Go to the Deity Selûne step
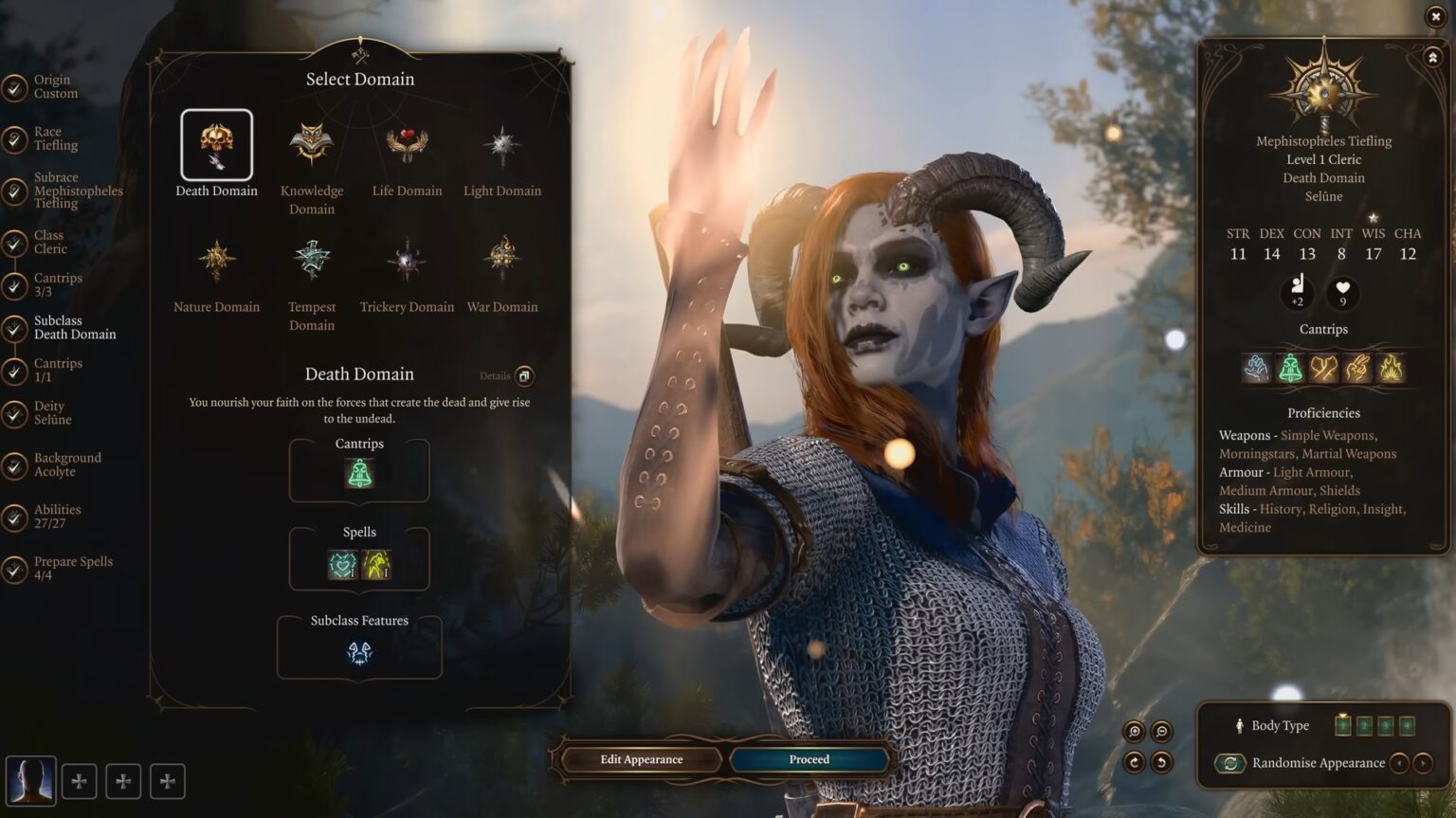 55,412
